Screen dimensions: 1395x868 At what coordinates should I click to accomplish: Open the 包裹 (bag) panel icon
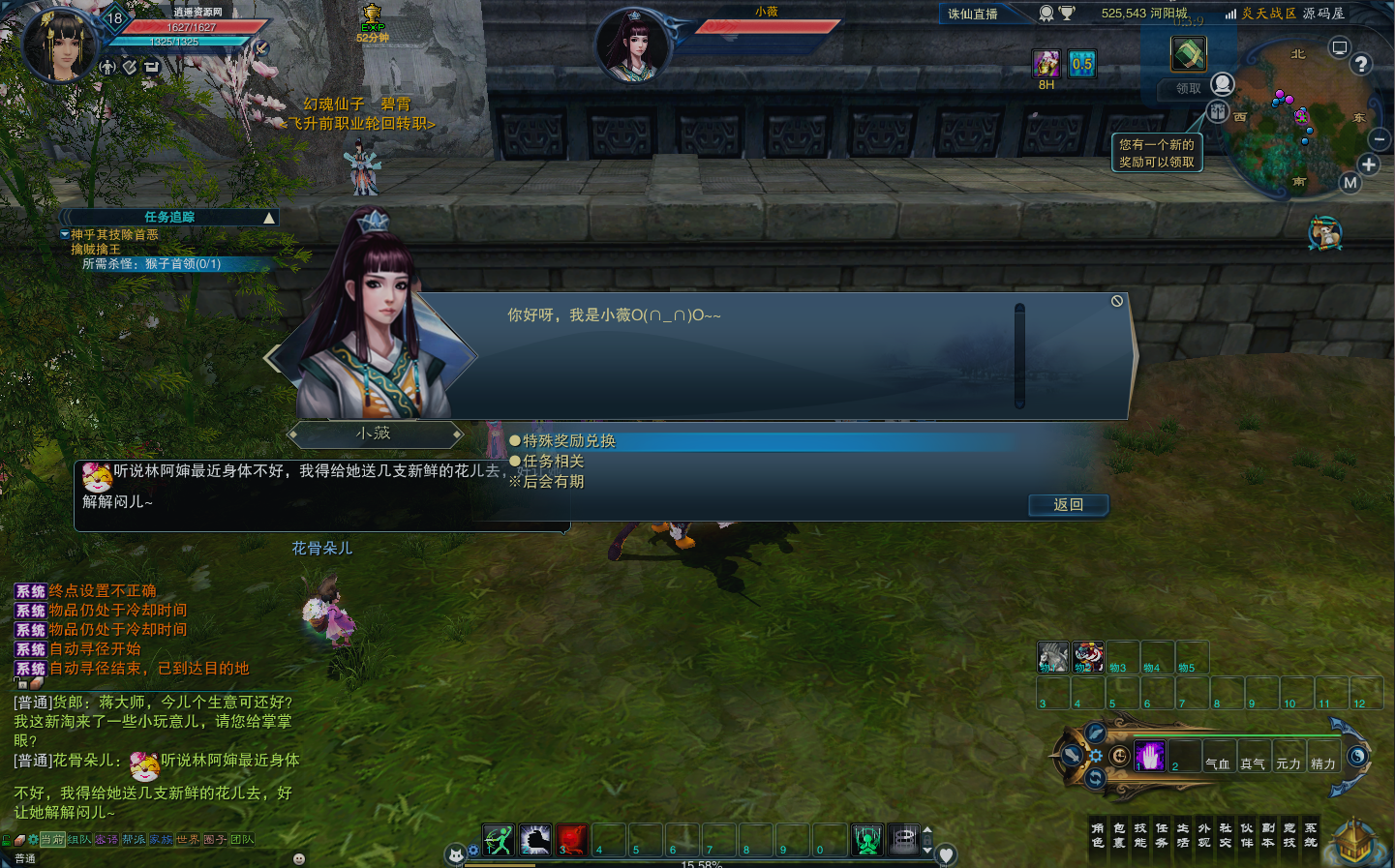pyautogui.click(x=1121, y=834)
